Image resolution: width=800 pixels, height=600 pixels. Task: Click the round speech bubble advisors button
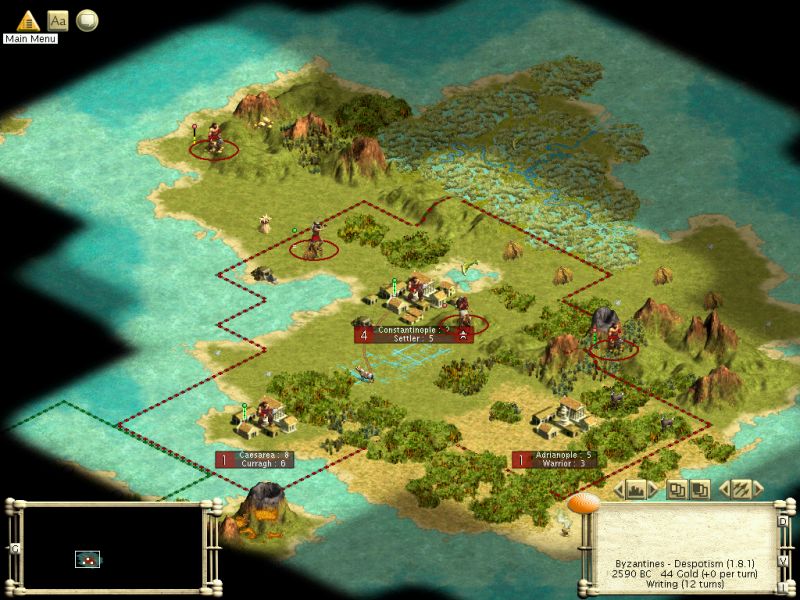coord(87,19)
